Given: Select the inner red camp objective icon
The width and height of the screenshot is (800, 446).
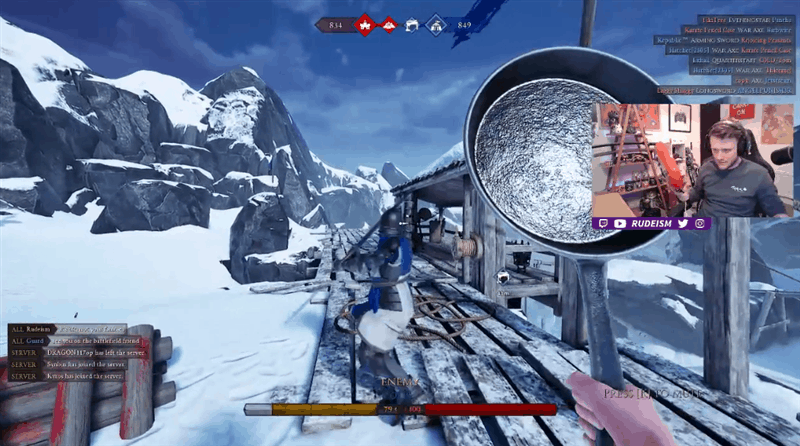Looking at the screenshot, I should click(389, 24).
